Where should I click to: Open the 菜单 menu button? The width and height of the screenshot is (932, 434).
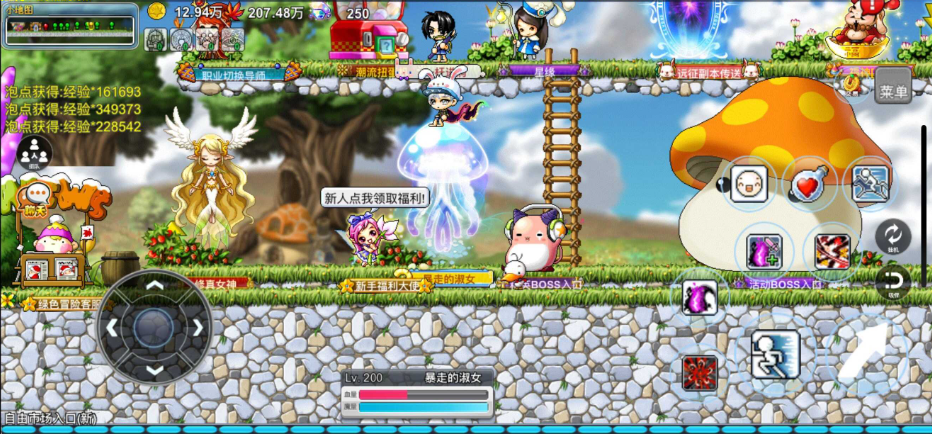click(892, 90)
